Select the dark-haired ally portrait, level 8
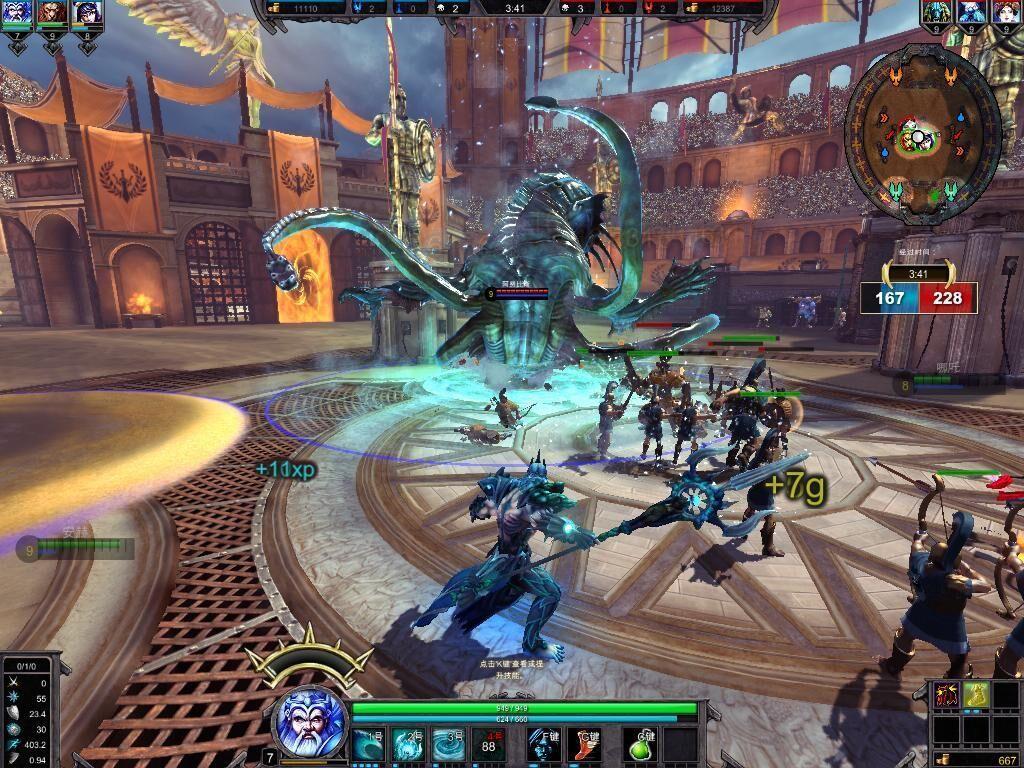This screenshot has width=1024, height=768. coord(87,14)
